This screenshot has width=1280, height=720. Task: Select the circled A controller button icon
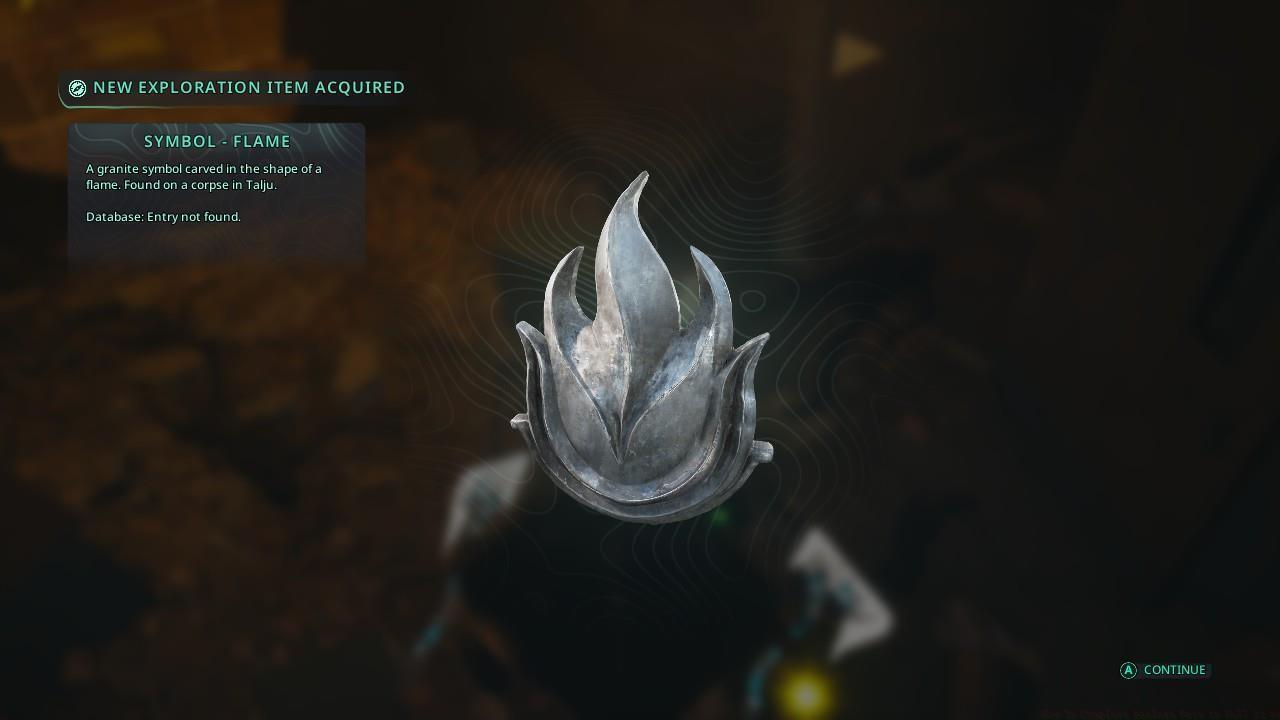point(1128,670)
